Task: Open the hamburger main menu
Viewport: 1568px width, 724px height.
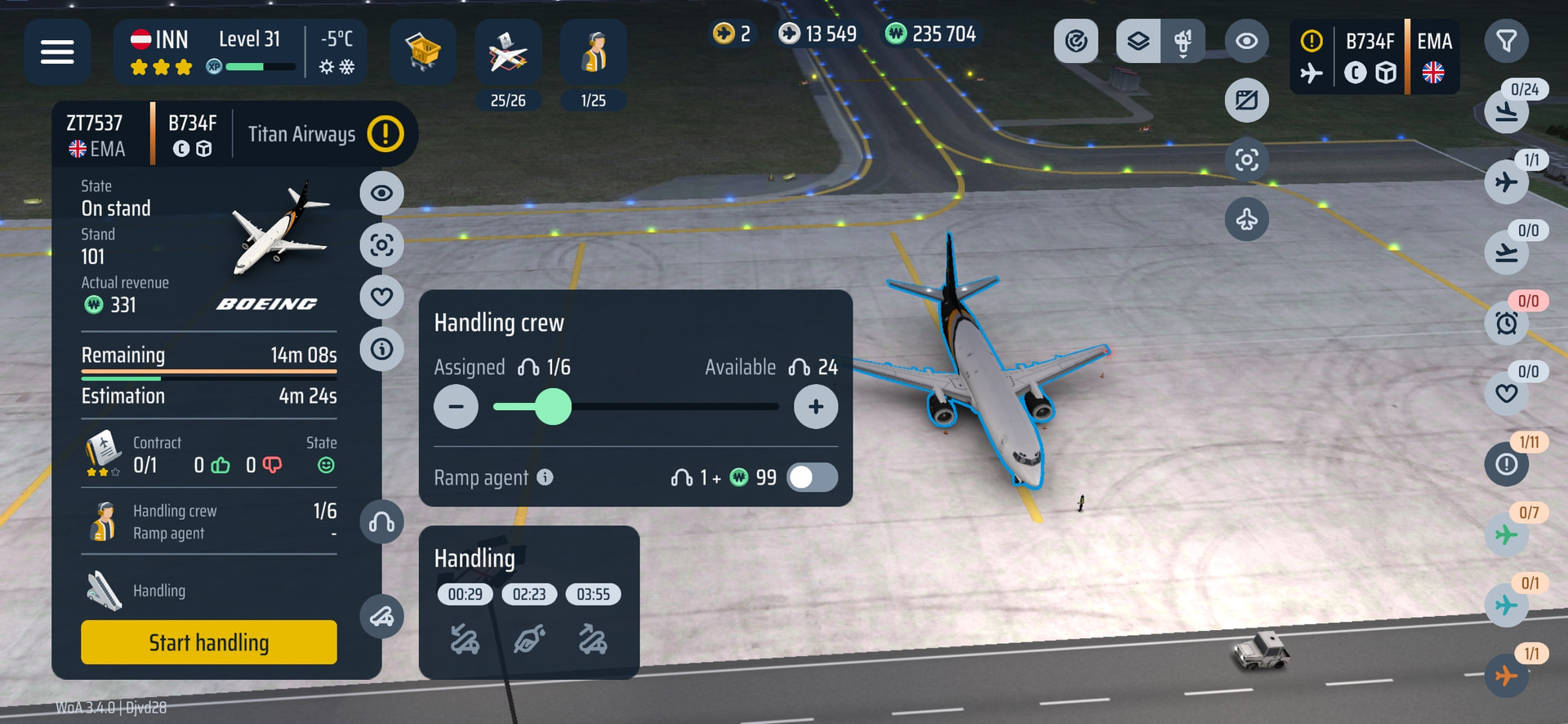Action: (57, 51)
